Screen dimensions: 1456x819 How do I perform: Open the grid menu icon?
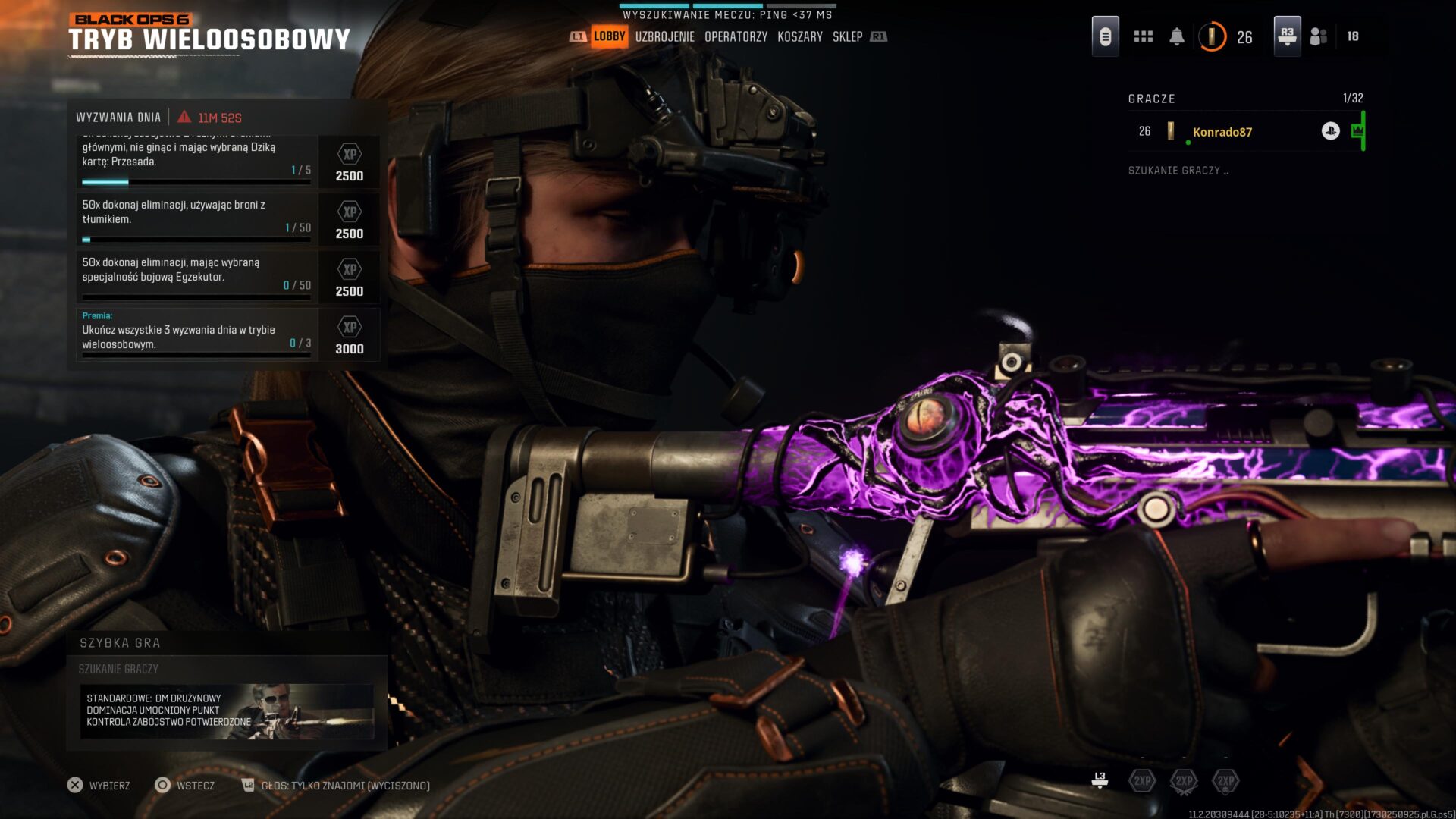click(x=1143, y=36)
